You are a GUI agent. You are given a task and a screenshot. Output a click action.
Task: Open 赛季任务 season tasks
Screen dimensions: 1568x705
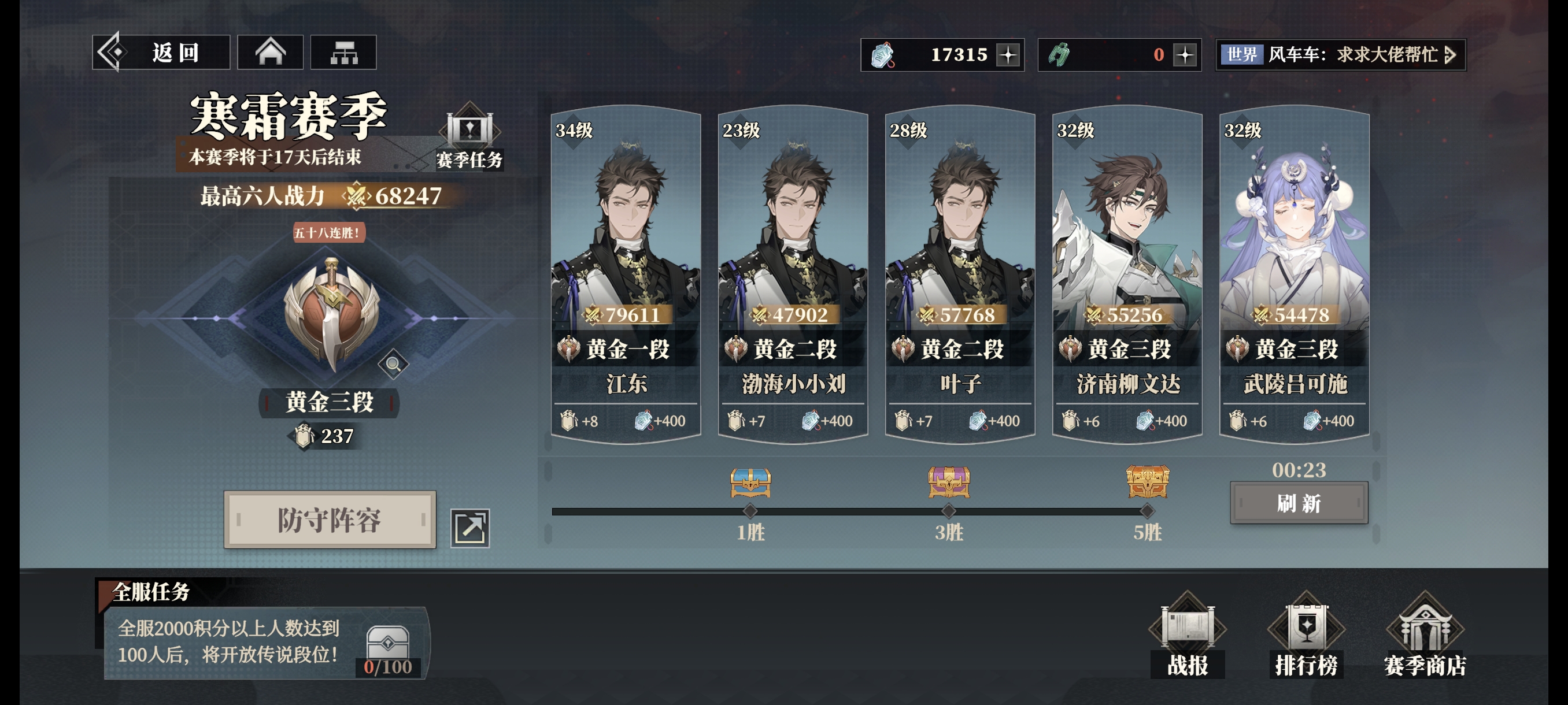point(469,139)
